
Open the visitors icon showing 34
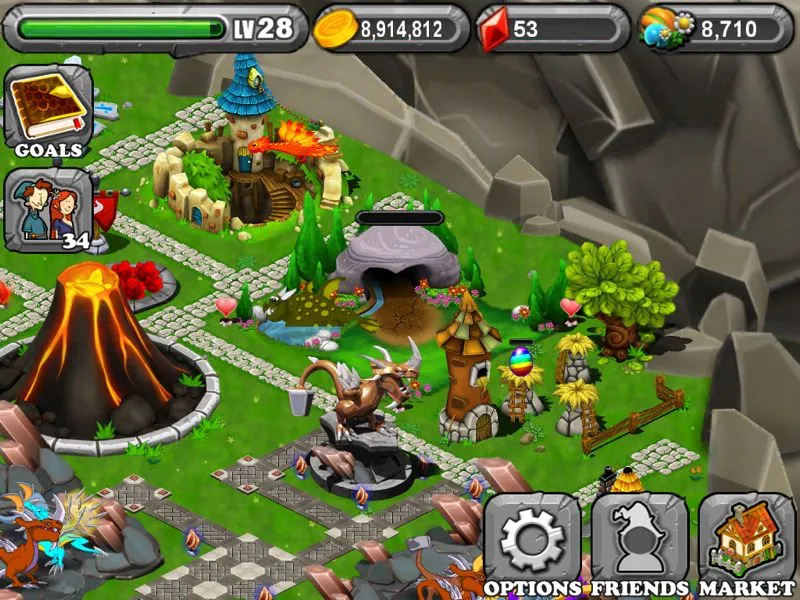point(48,208)
